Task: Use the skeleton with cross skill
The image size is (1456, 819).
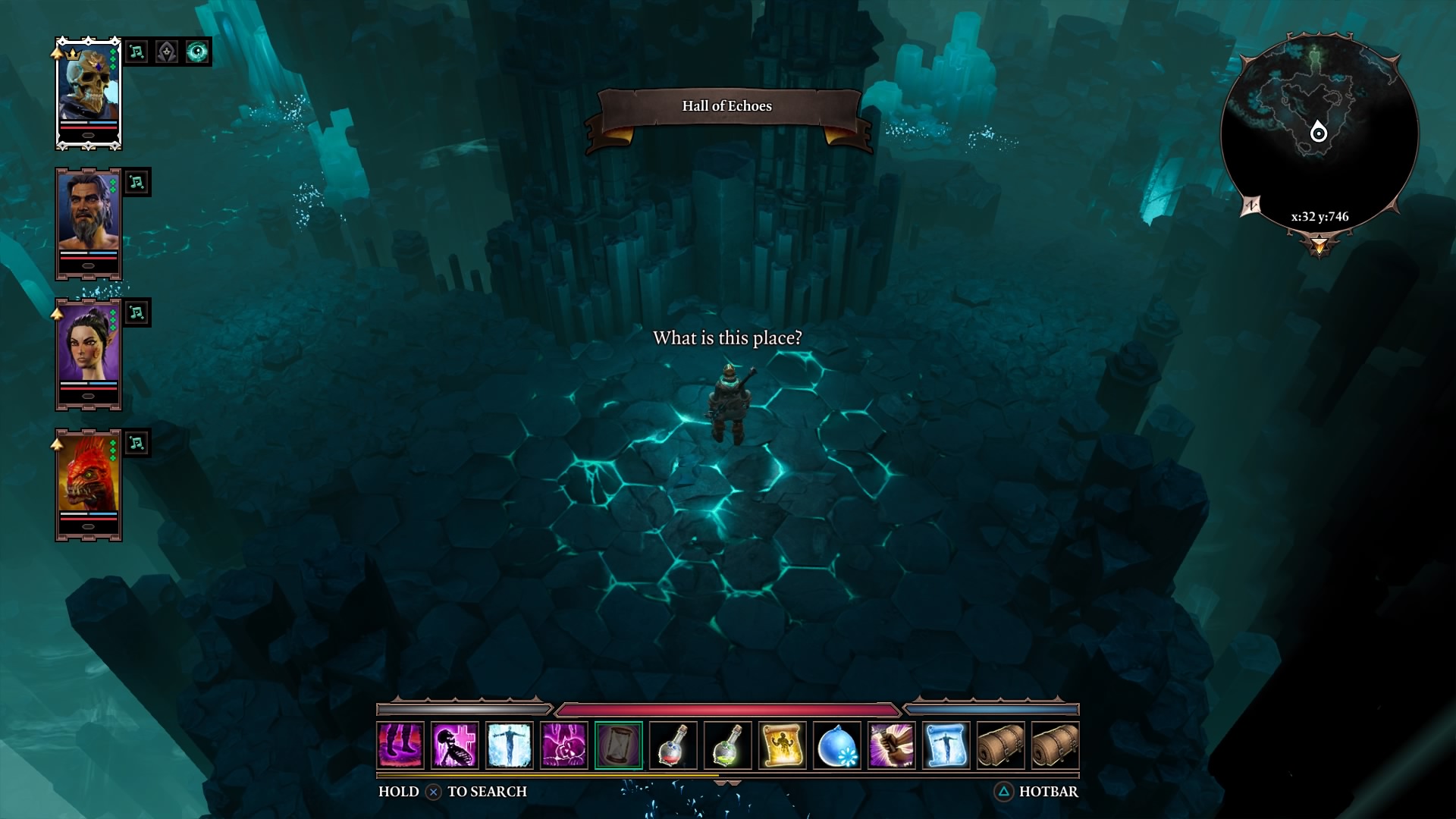Action: coord(455,745)
